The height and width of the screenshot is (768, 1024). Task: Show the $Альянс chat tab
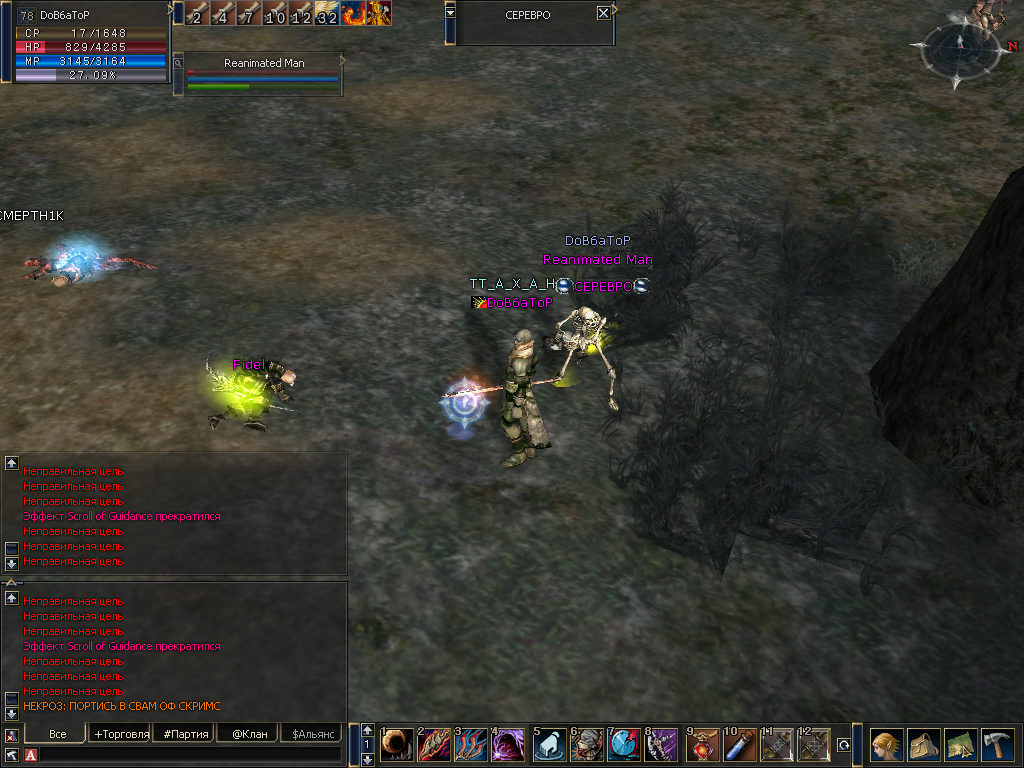coord(312,734)
